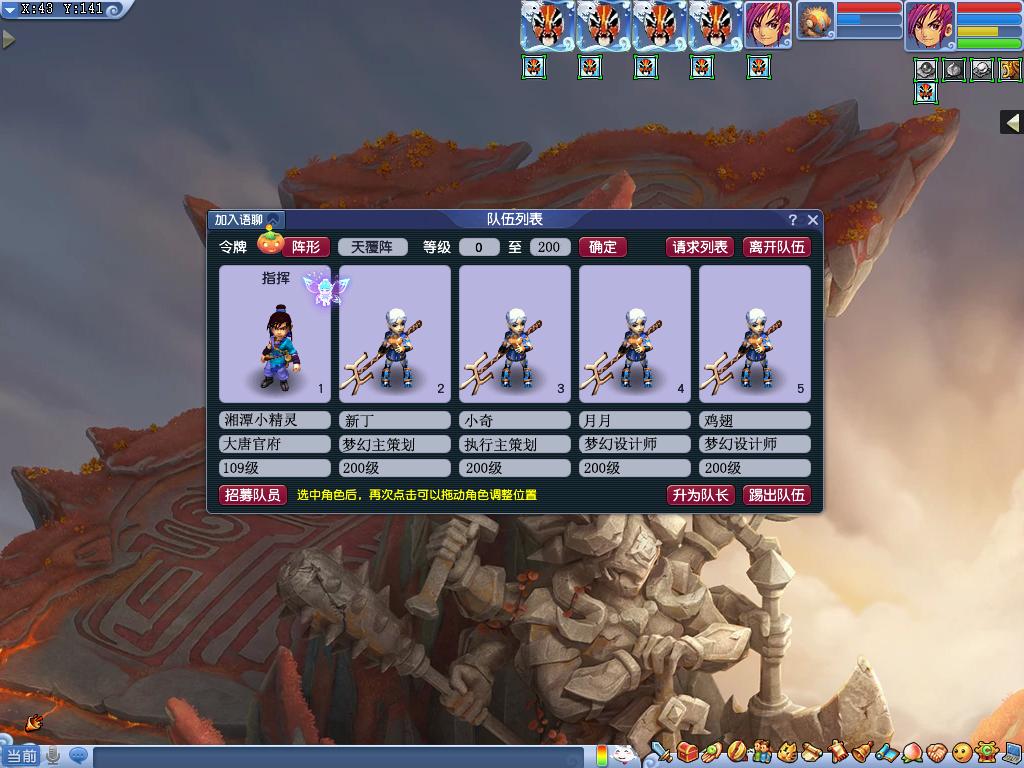Confirm level range with 确定 button
The width and height of the screenshot is (1024, 768).
603,247
